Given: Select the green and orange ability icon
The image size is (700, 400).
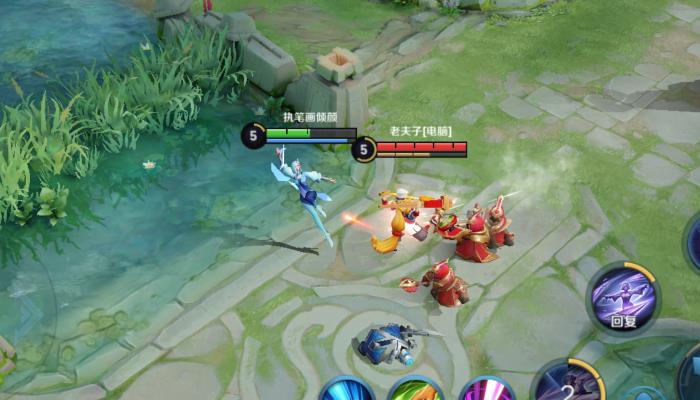Looking at the screenshot, I should [x=415, y=391].
